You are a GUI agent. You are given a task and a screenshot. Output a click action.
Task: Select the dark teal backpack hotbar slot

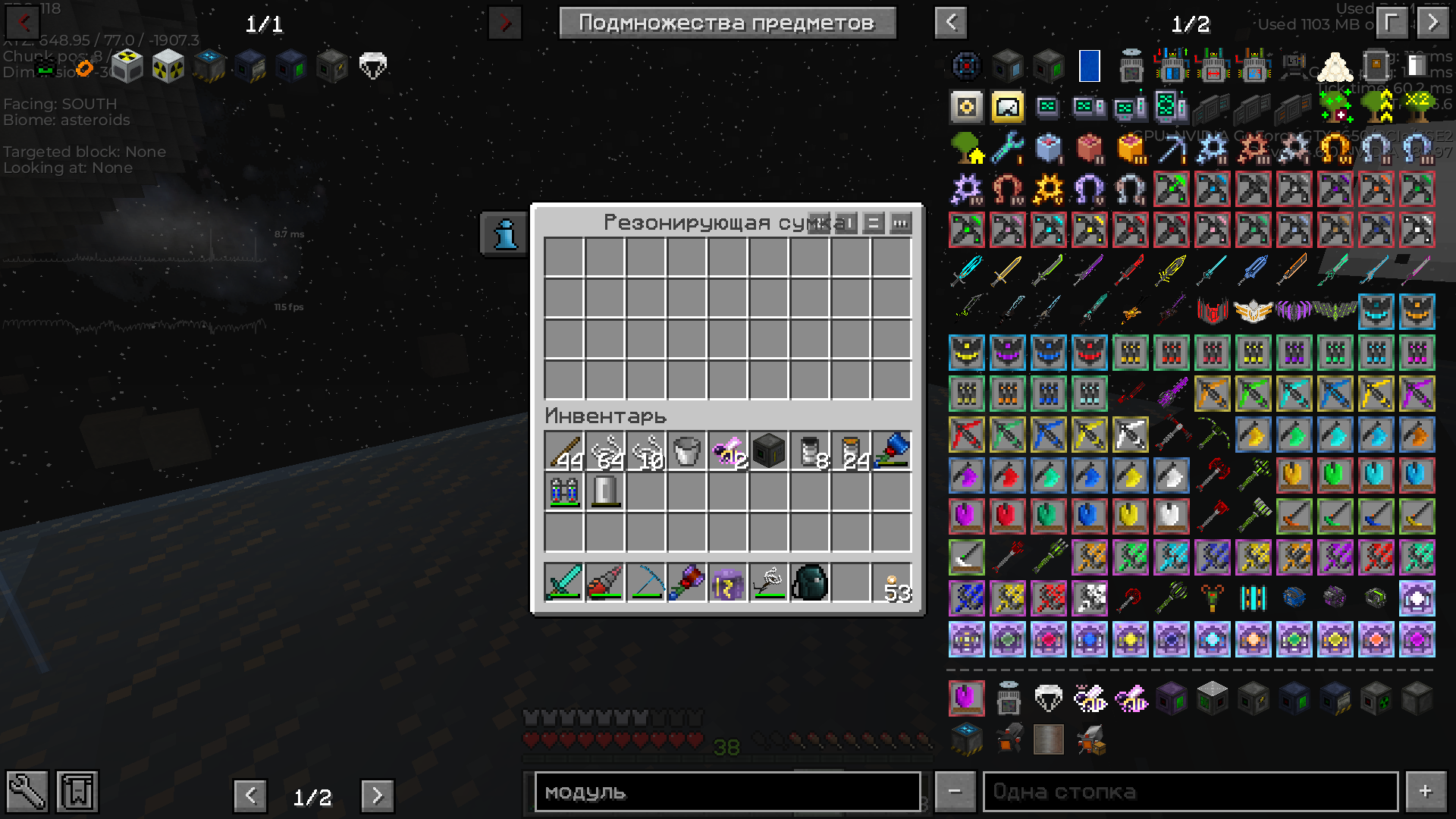tap(810, 583)
